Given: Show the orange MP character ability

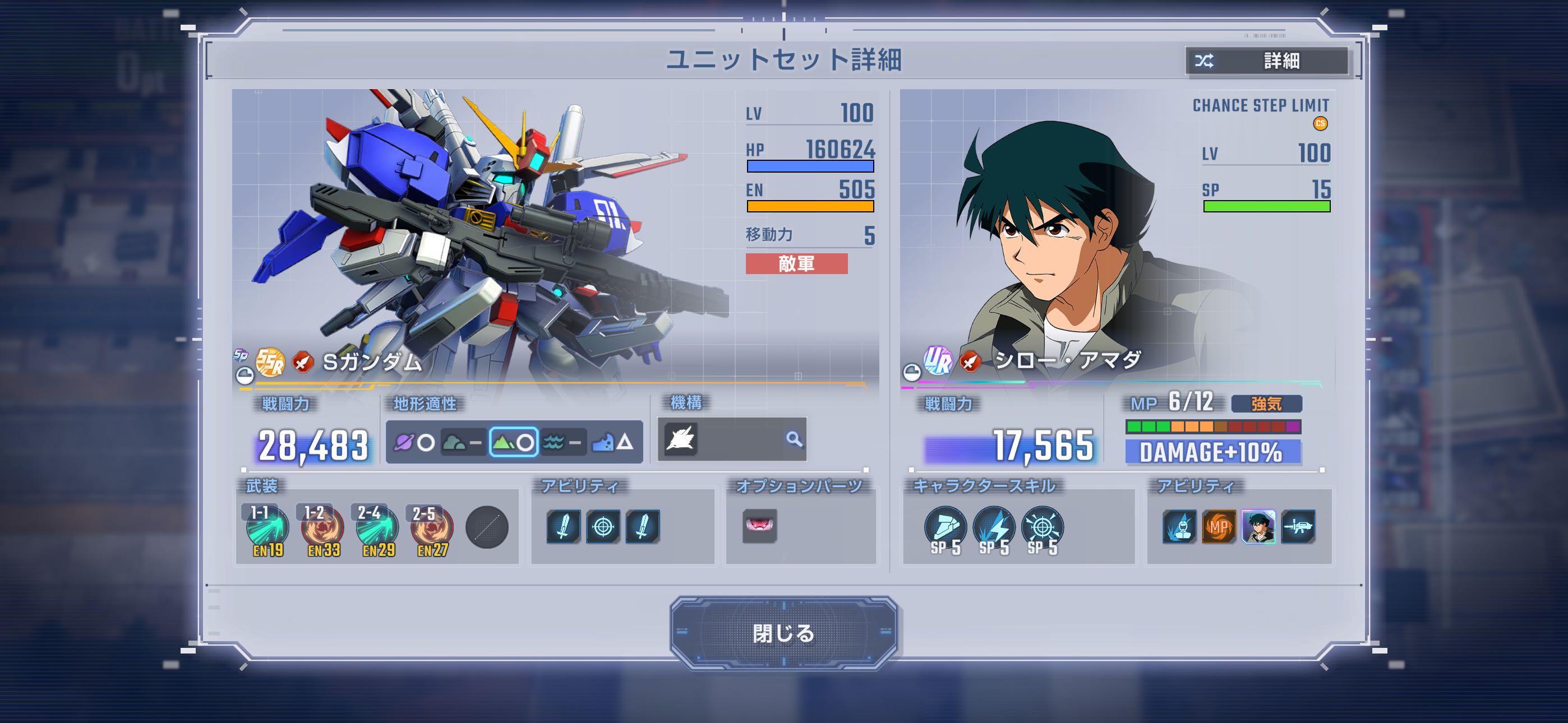Looking at the screenshot, I should pyautogui.click(x=1219, y=526).
